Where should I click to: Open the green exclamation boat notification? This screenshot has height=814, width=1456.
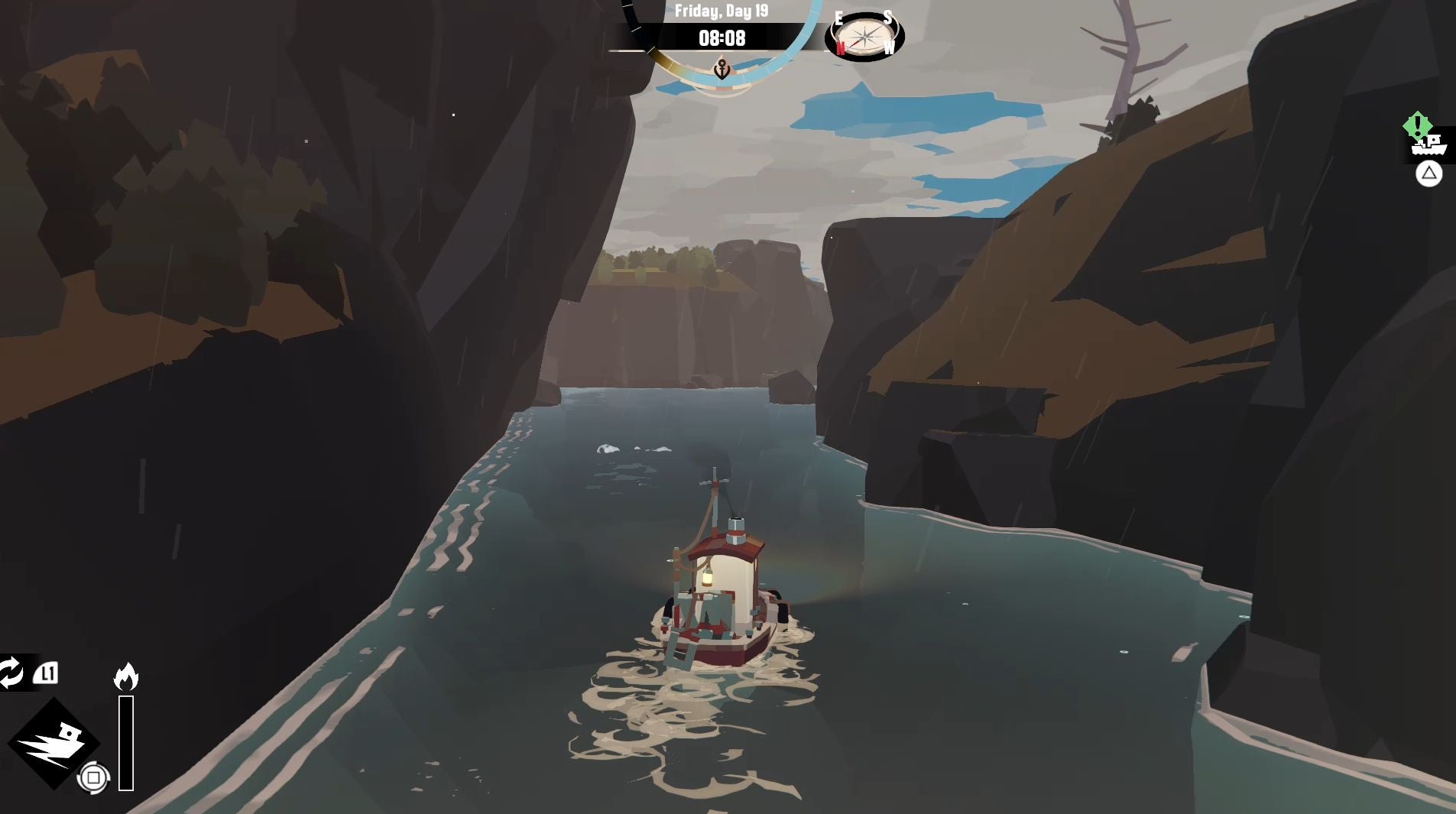point(1426,140)
